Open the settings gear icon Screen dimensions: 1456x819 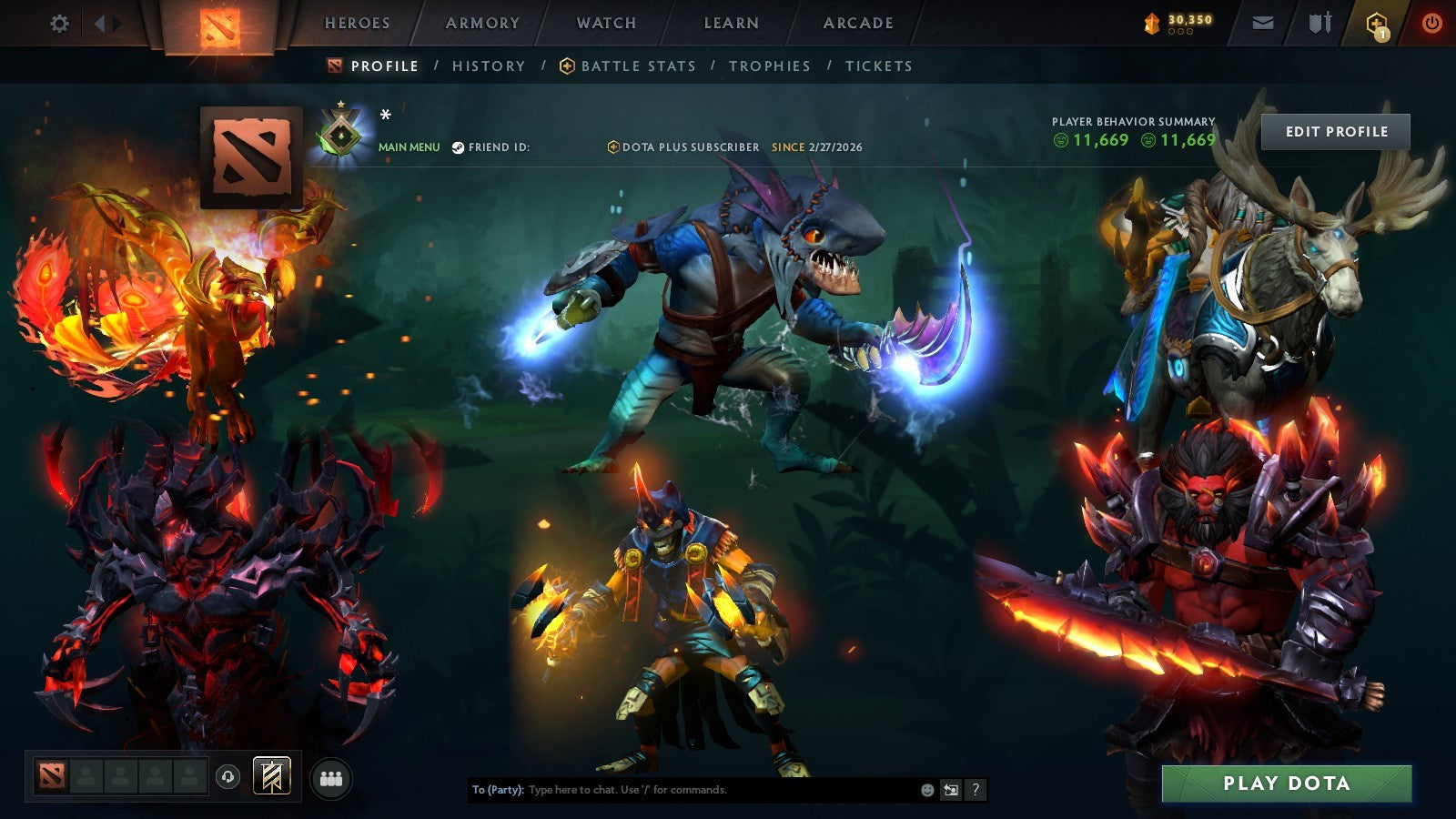[x=60, y=24]
